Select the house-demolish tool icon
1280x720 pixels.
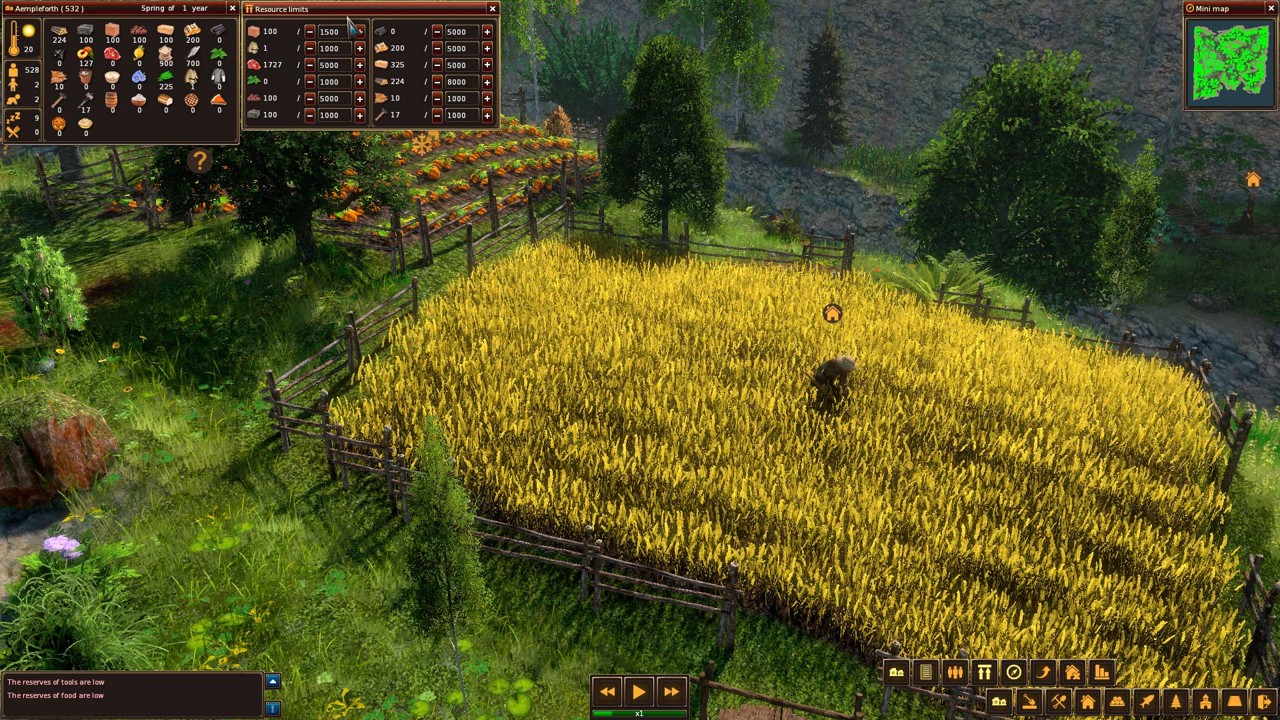1072,672
